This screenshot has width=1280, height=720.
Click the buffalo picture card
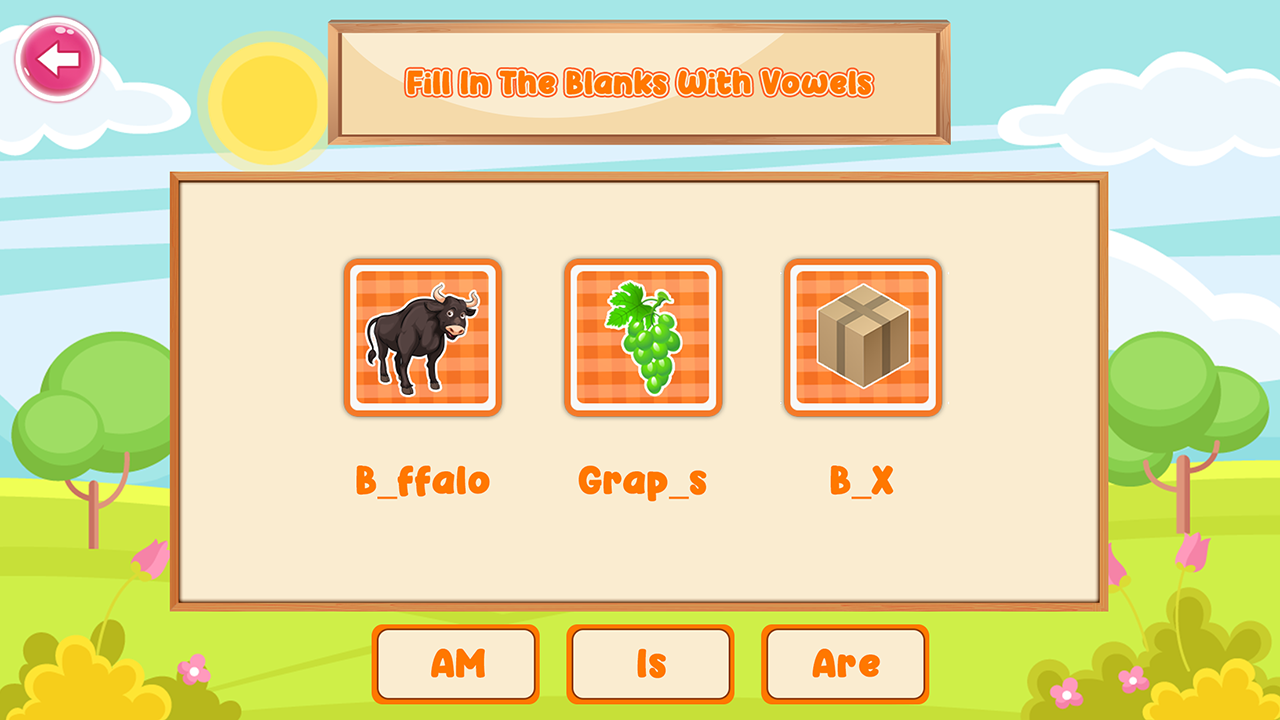point(422,337)
